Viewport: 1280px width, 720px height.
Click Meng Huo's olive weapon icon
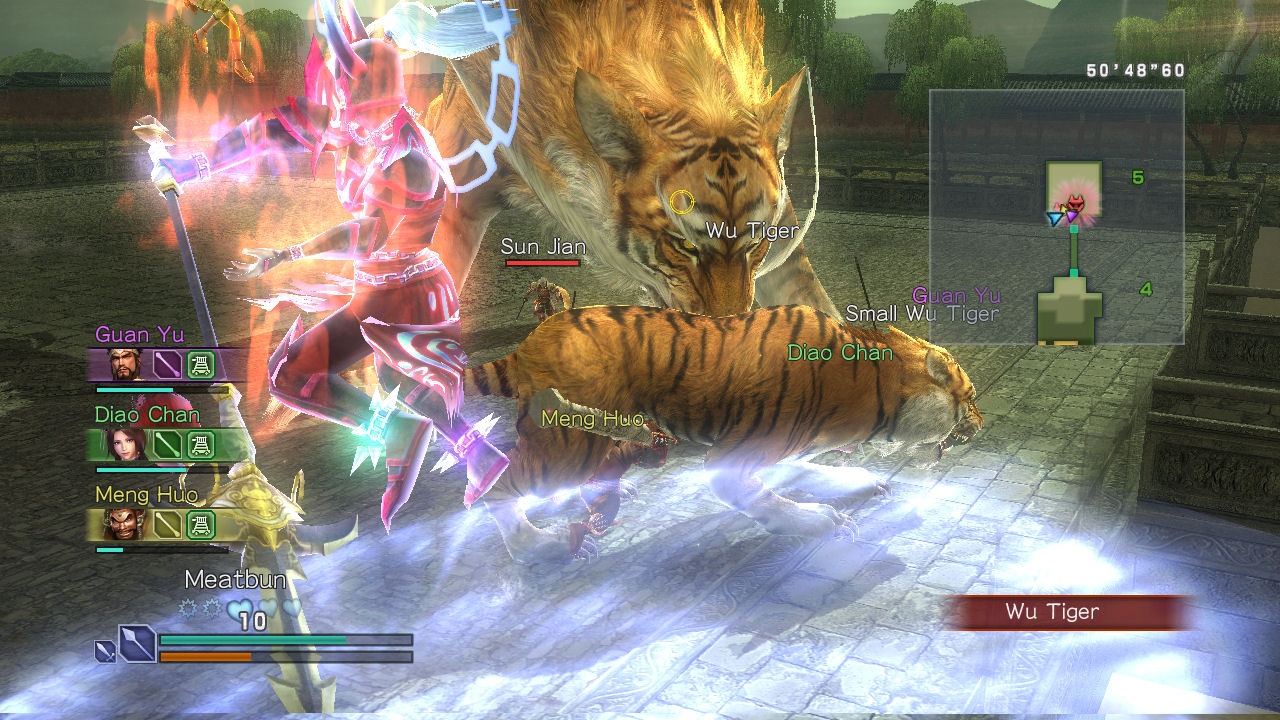click(x=167, y=524)
